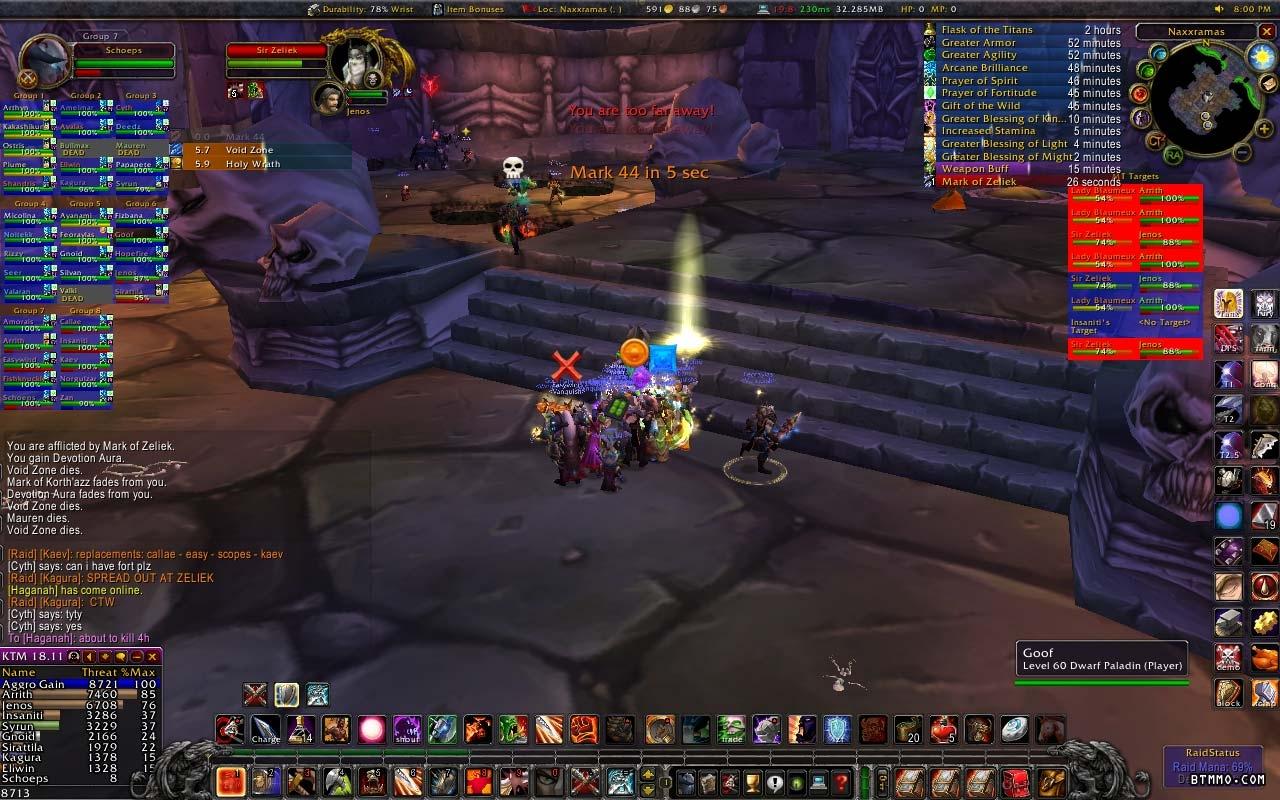Use the block ability button

[x=1229, y=693]
